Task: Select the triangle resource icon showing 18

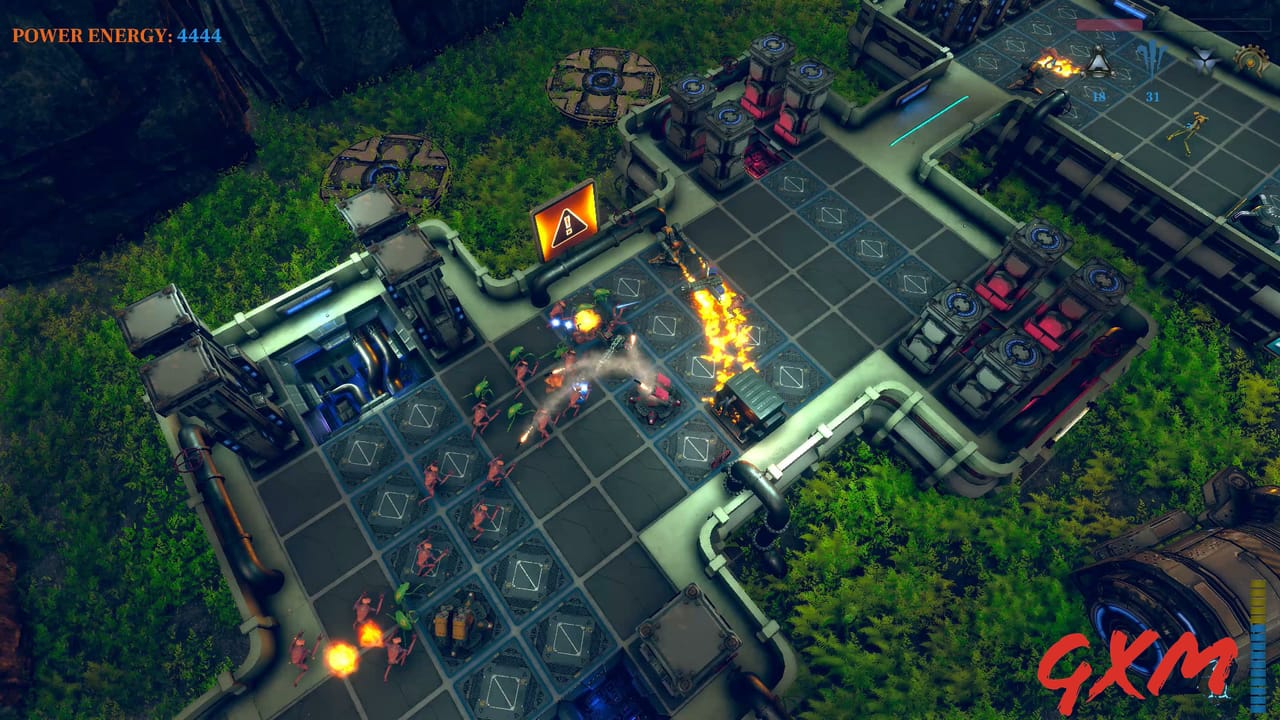Action: pyautogui.click(x=1100, y=63)
